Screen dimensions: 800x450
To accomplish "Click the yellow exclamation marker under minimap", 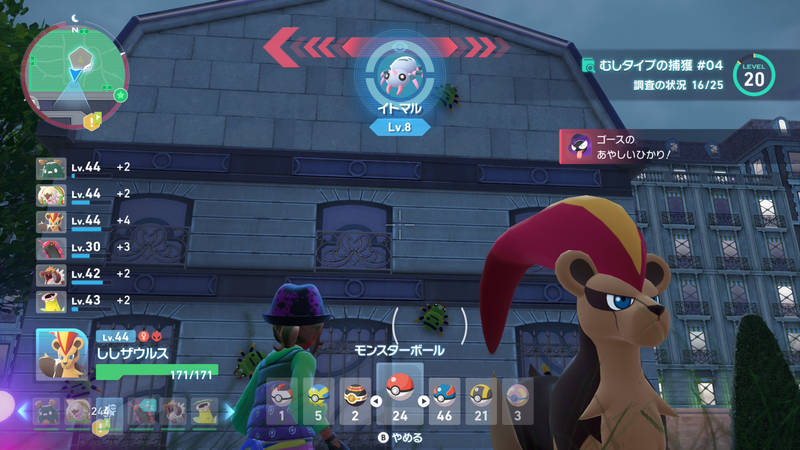I will point(93,121).
